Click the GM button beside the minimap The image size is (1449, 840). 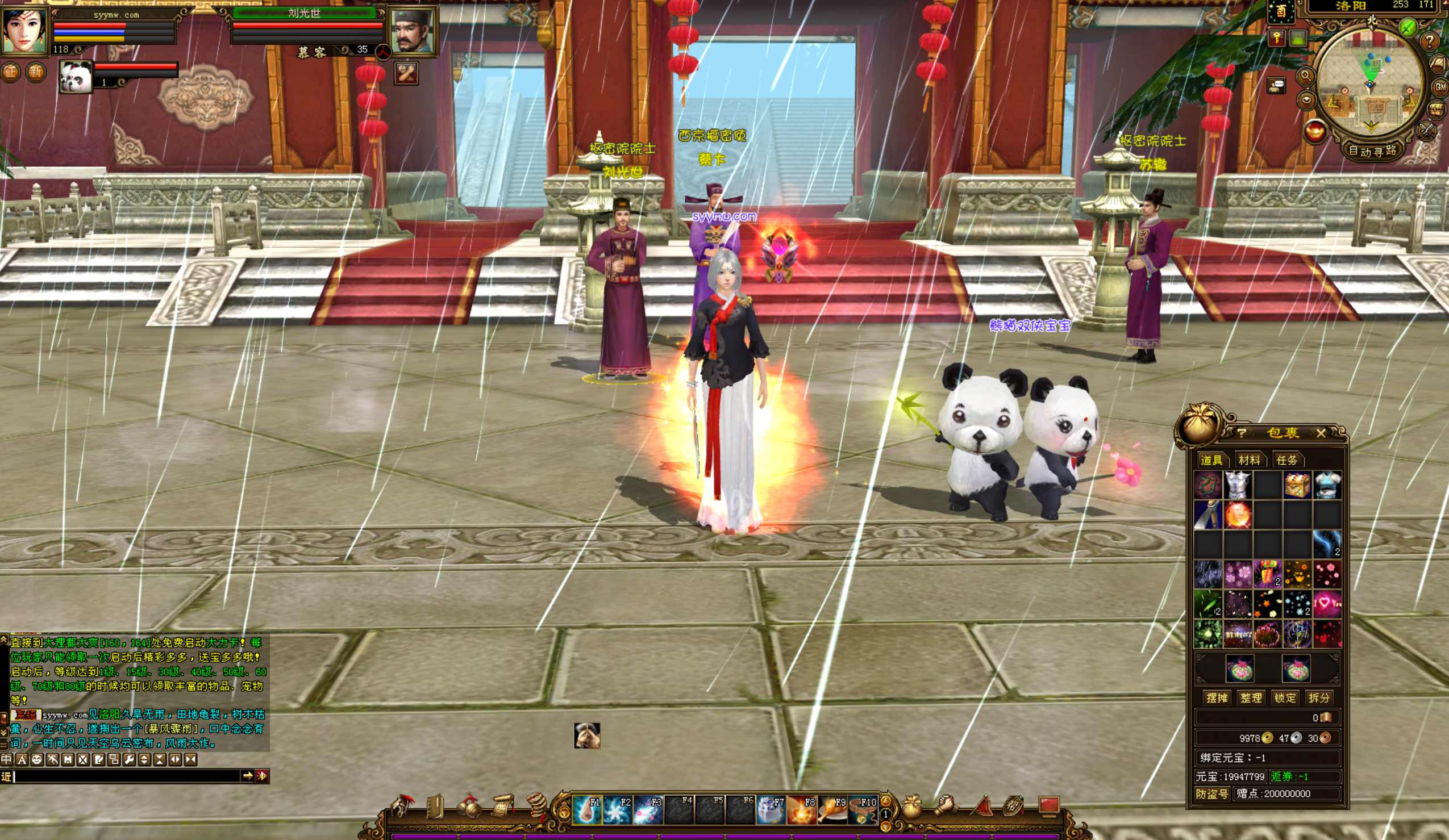(1440, 87)
